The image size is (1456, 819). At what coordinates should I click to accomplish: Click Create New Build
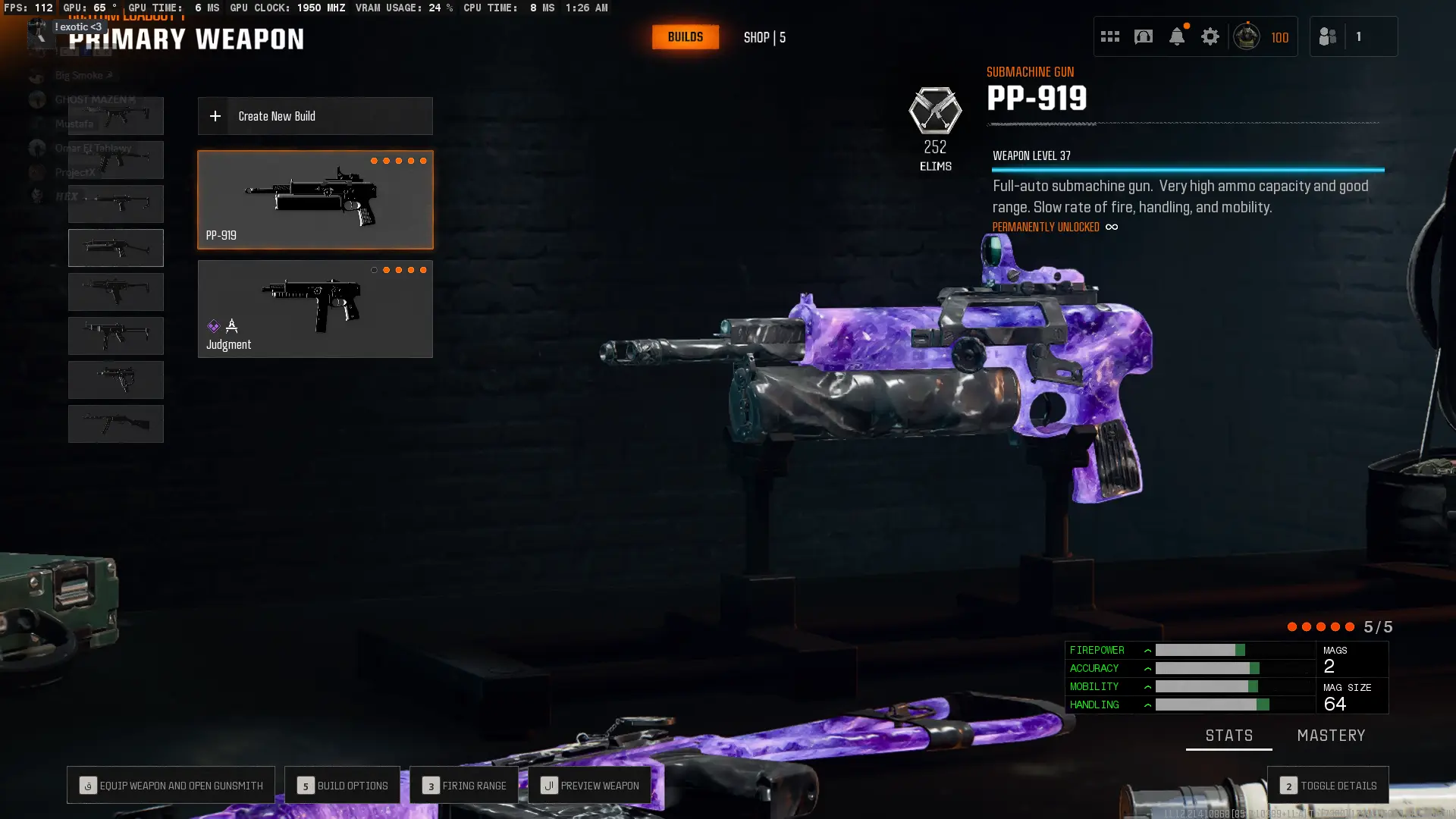click(x=315, y=116)
